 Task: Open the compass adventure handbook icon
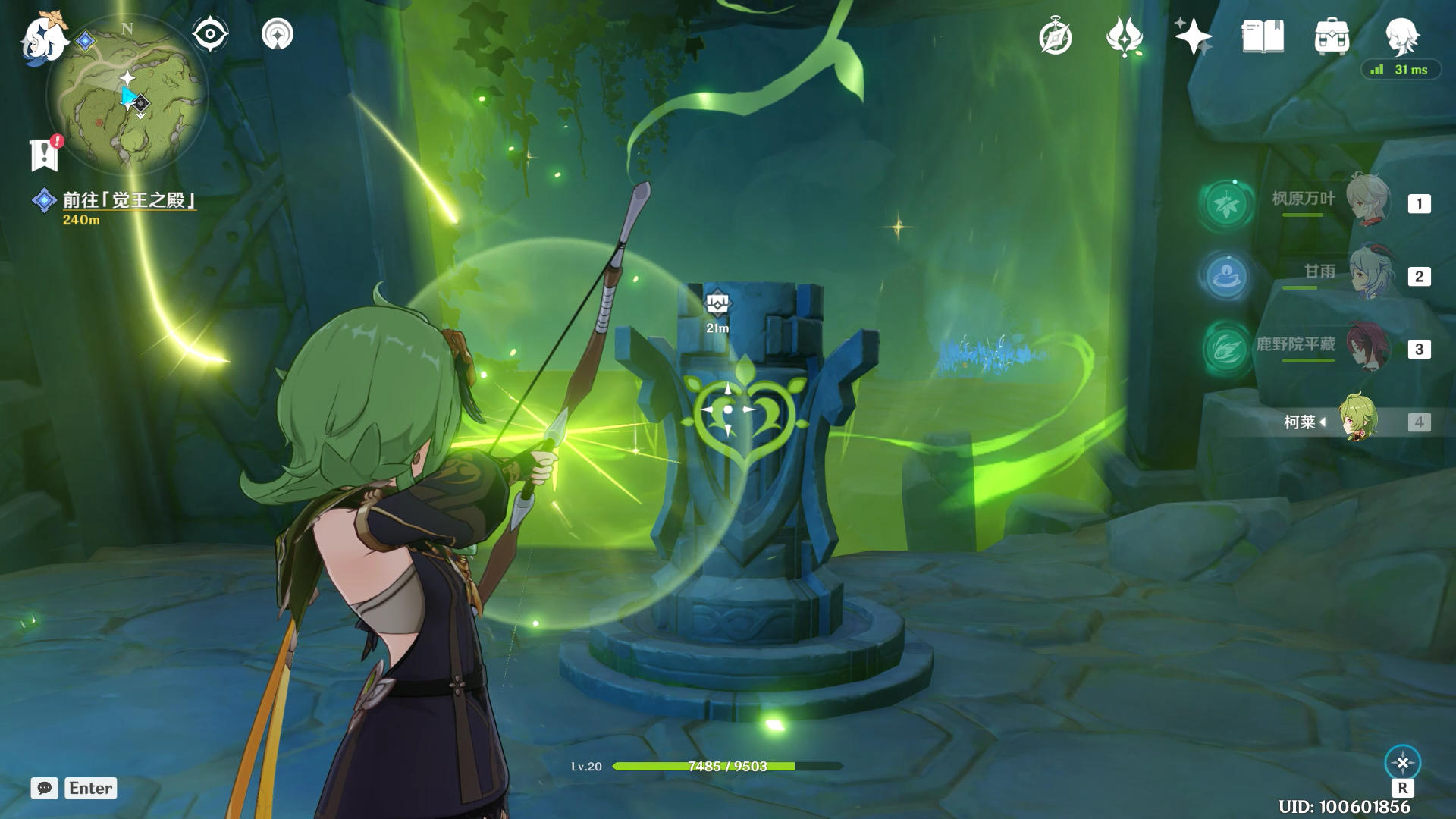pyautogui.click(x=1056, y=37)
